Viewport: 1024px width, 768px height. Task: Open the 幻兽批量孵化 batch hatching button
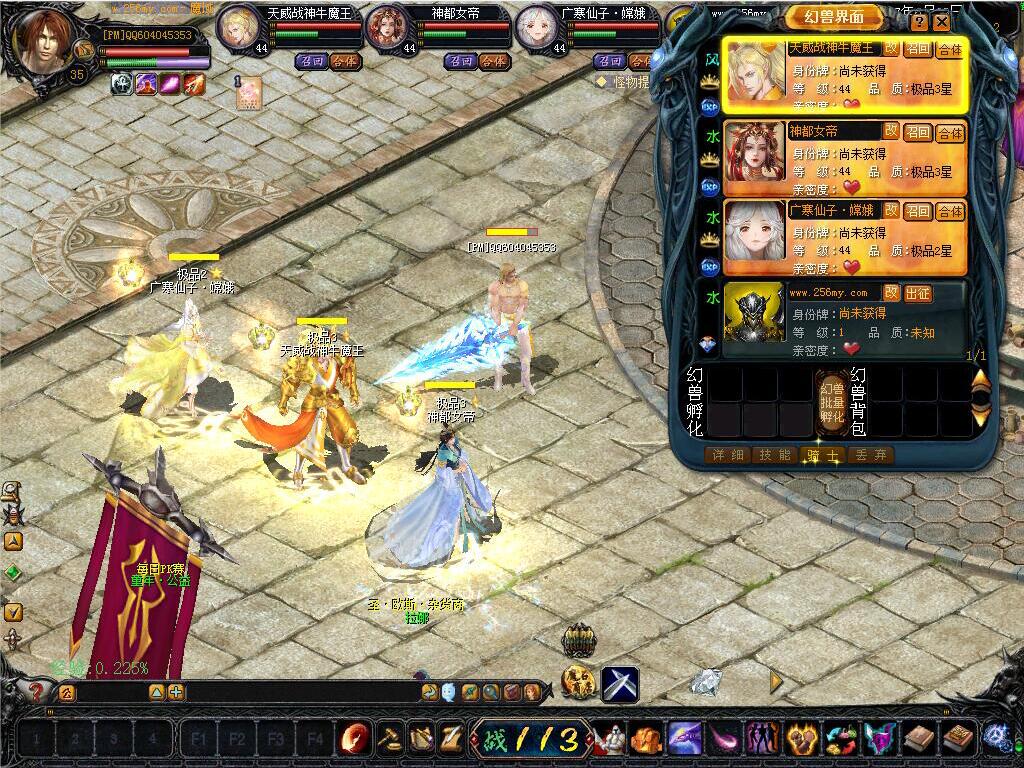tap(831, 401)
